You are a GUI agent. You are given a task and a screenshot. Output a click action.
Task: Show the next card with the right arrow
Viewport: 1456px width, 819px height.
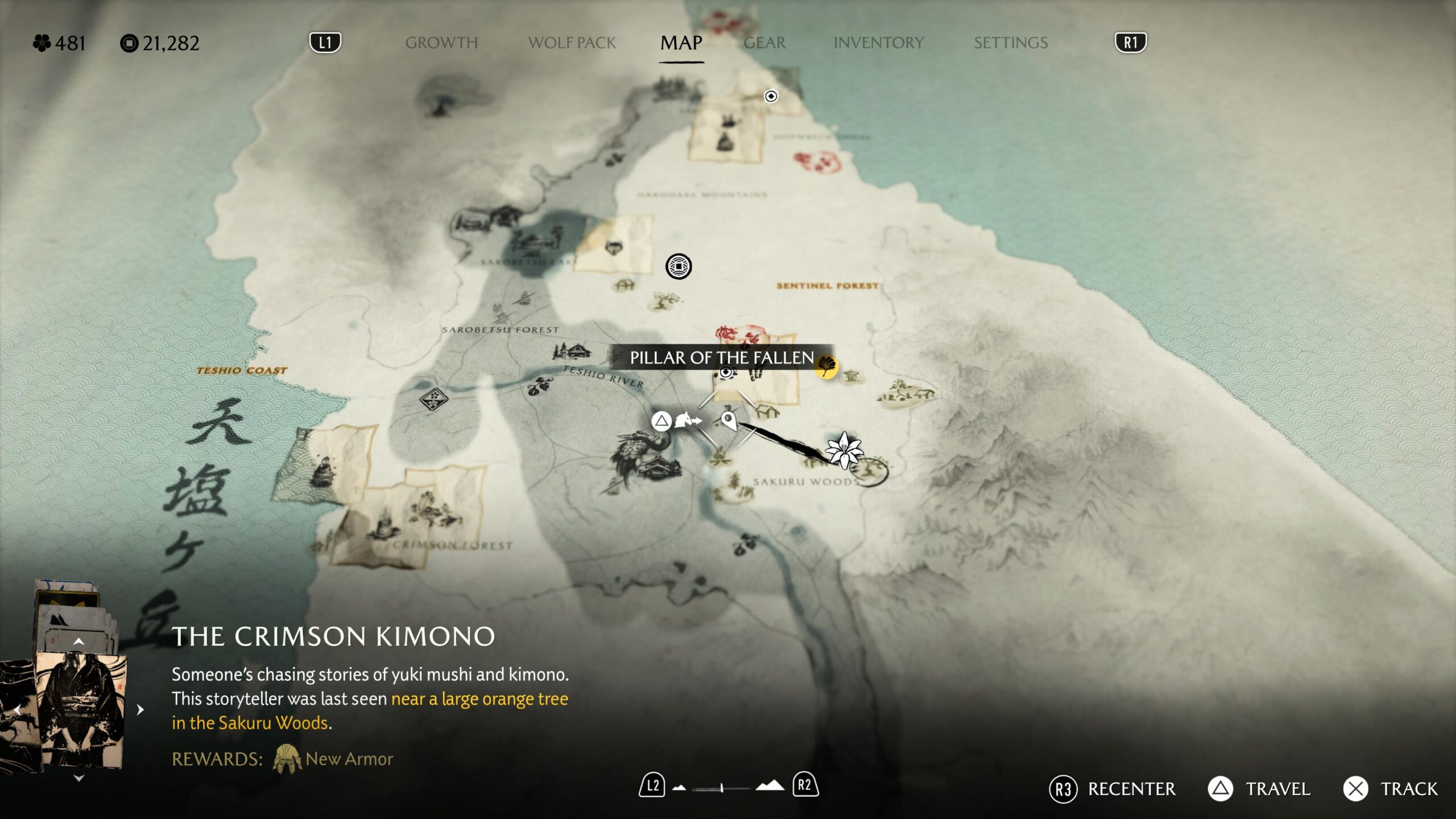point(140,710)
